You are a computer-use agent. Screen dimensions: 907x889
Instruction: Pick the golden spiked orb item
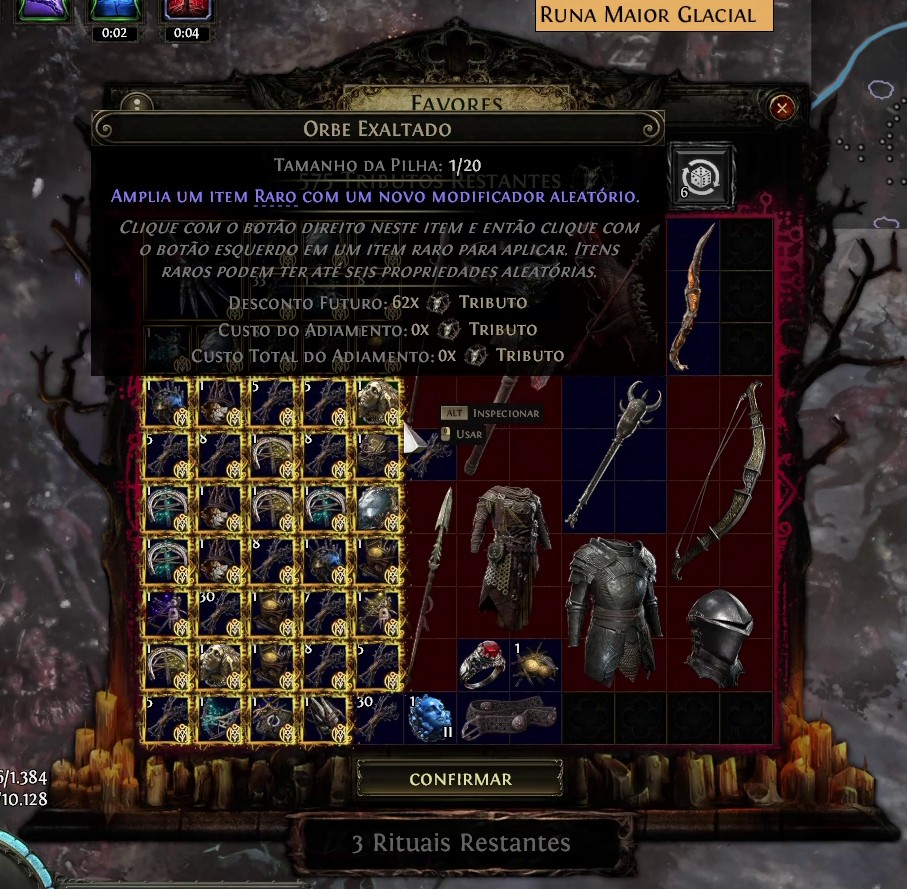point(535,667)
